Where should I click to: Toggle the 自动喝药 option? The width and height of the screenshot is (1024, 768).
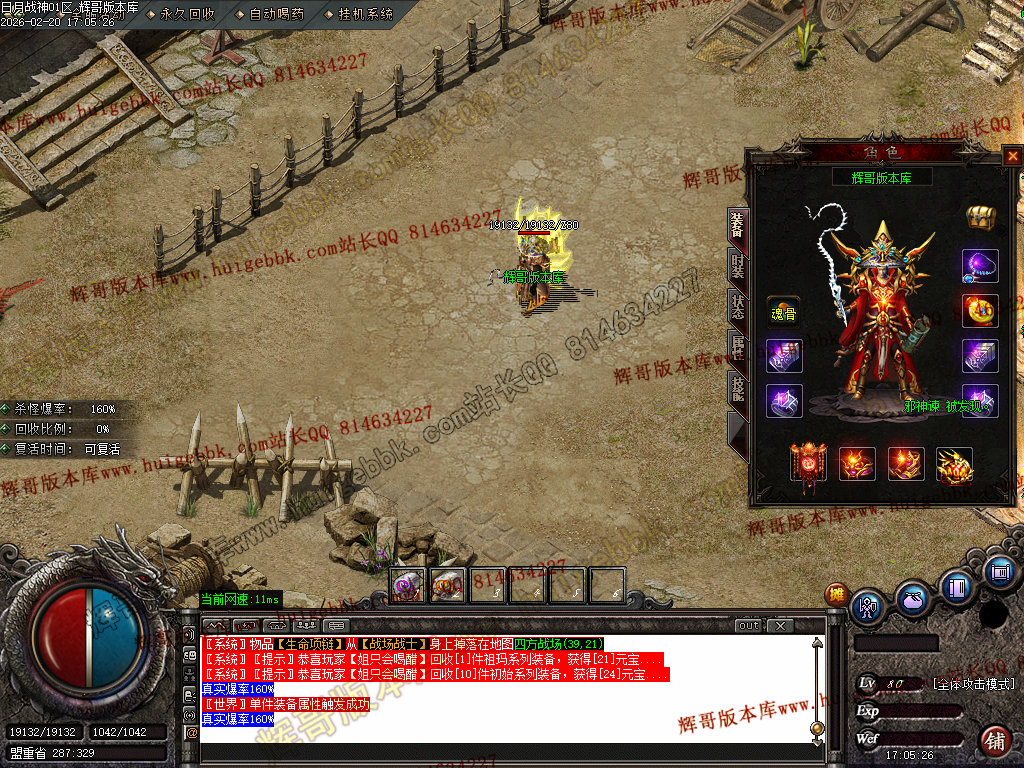277,15
